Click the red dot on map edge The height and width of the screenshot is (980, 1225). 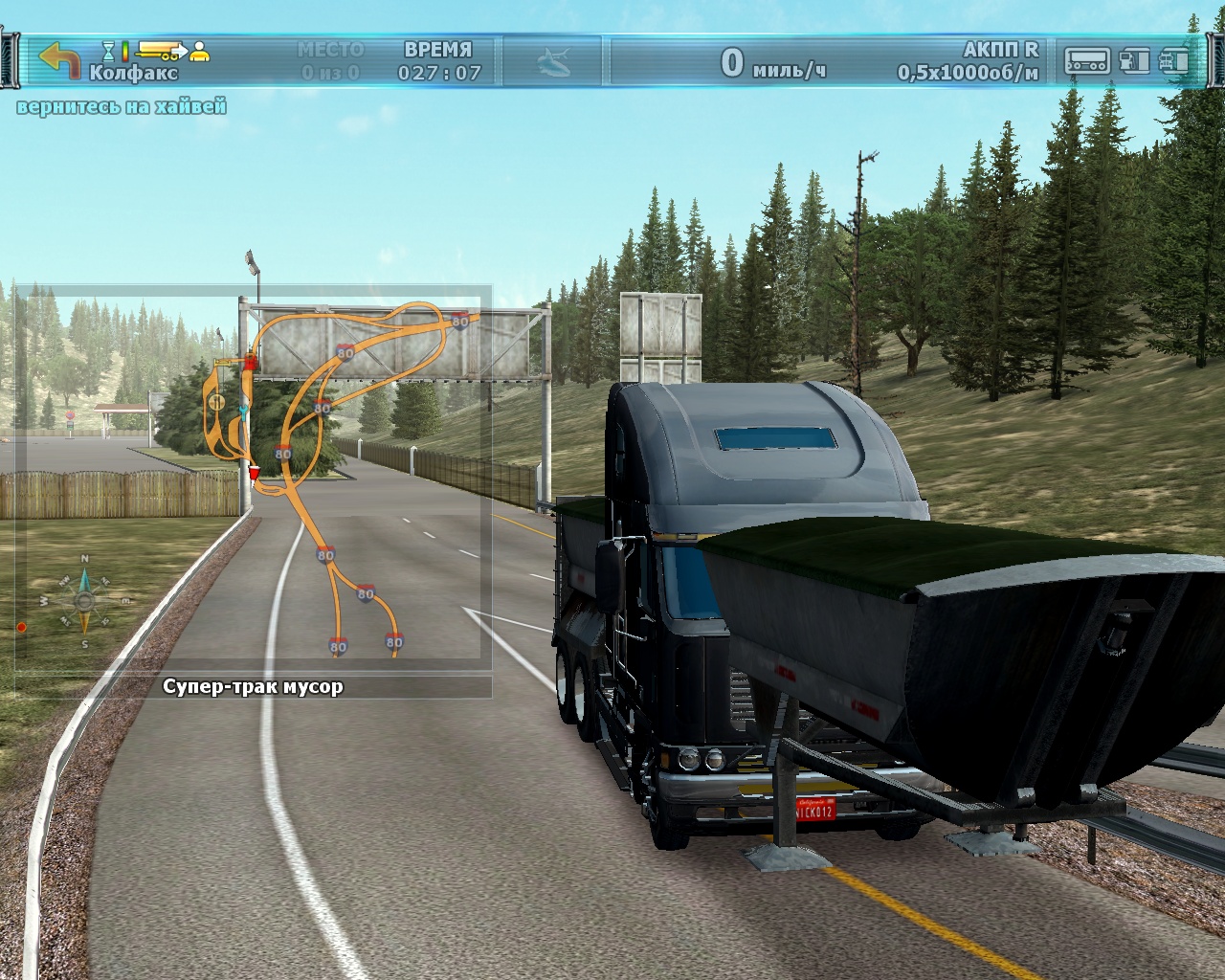pos(21,628)
